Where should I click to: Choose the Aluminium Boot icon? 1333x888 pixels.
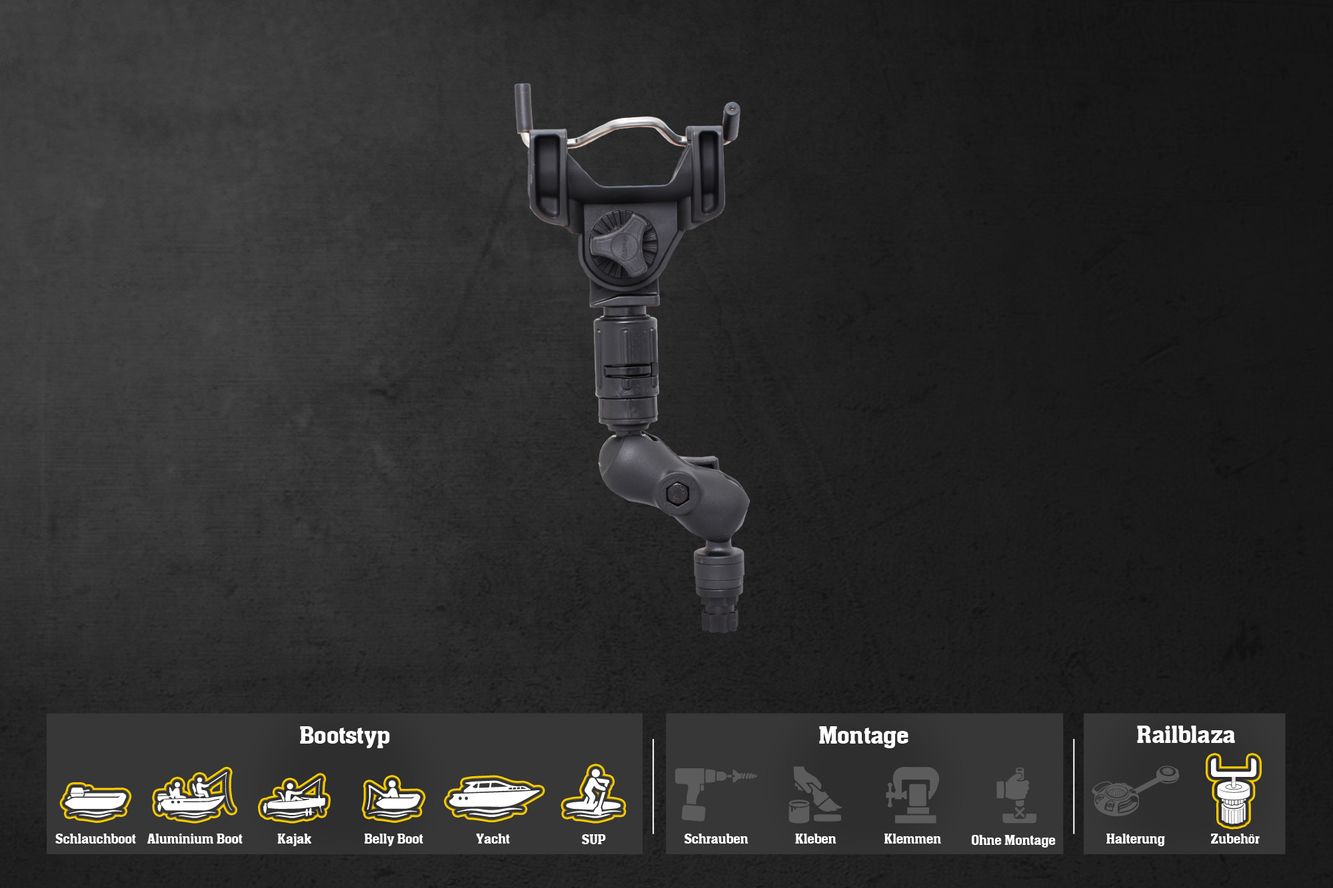tap(194, 795)
